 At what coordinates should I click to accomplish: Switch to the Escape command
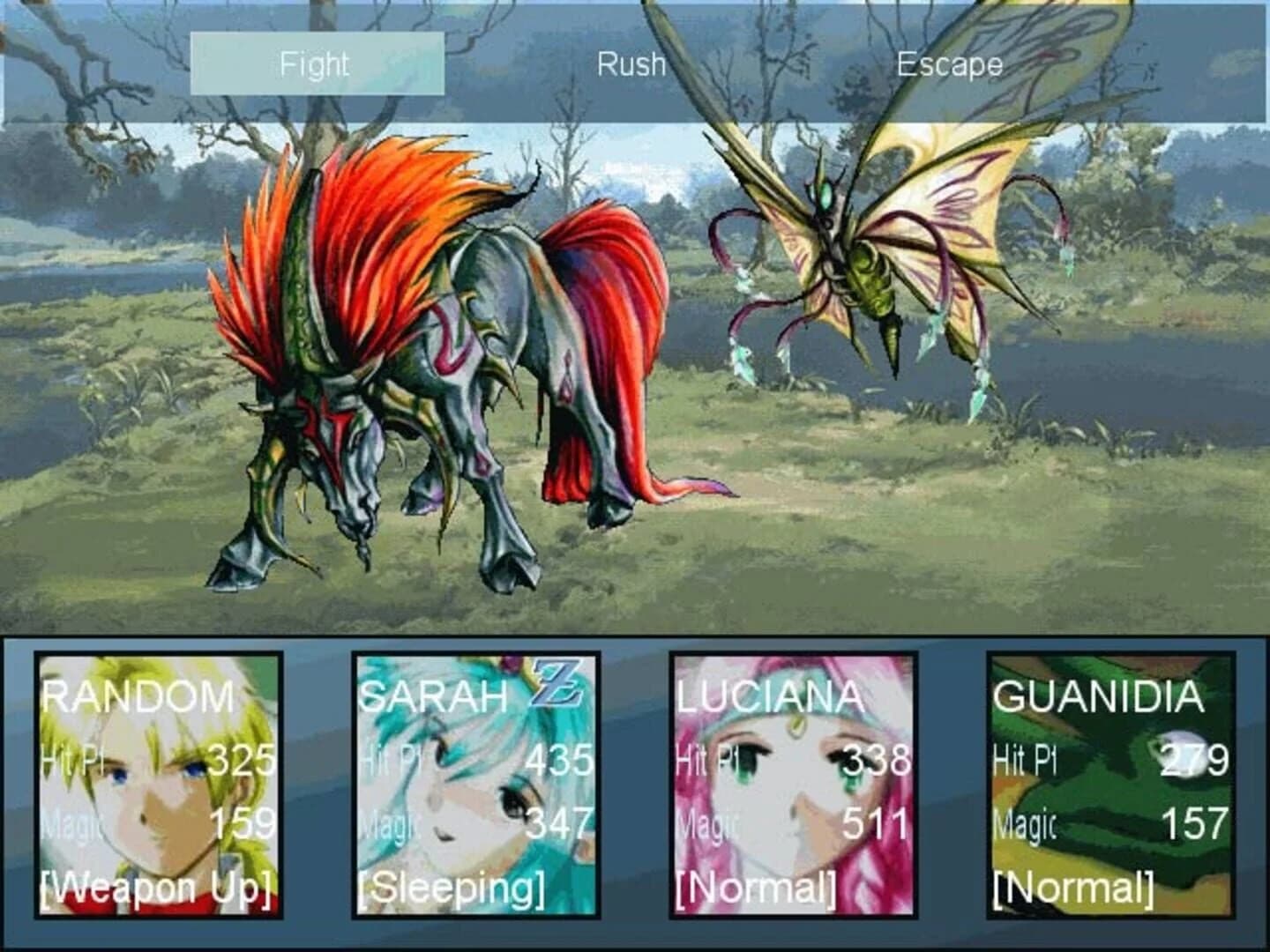(x=949, y=63)
